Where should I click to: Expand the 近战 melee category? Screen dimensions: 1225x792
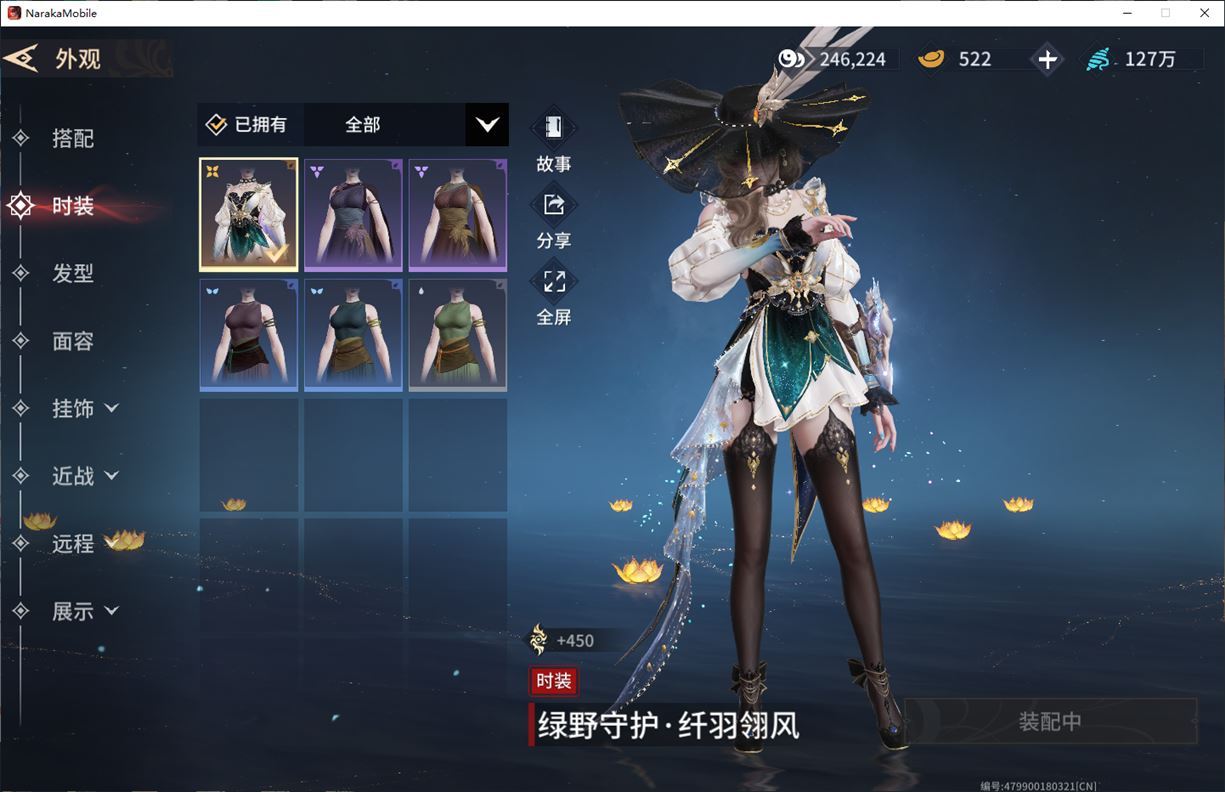coord(84,476)
